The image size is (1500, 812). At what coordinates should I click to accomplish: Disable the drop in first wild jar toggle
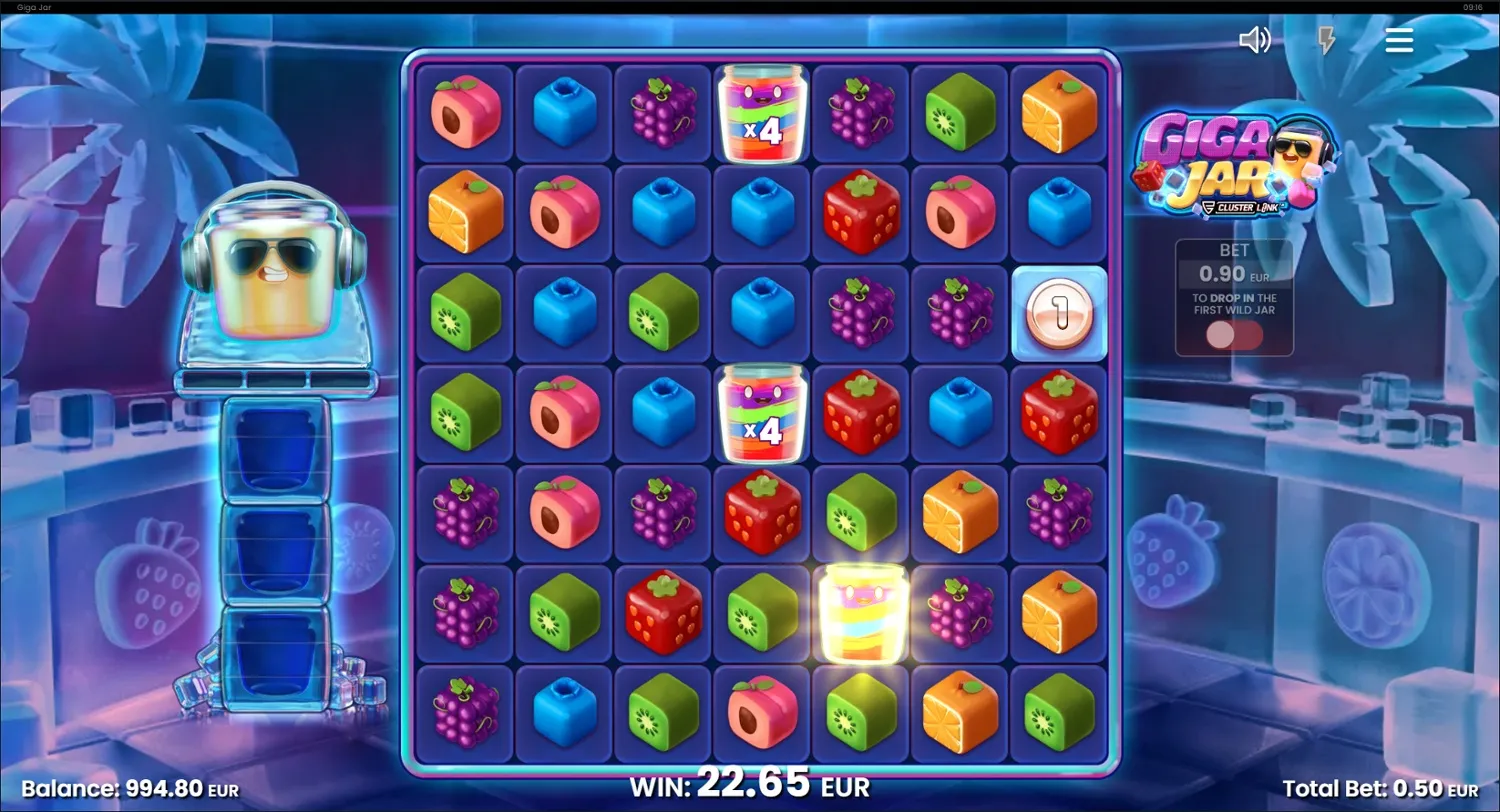click(1234, 338)
